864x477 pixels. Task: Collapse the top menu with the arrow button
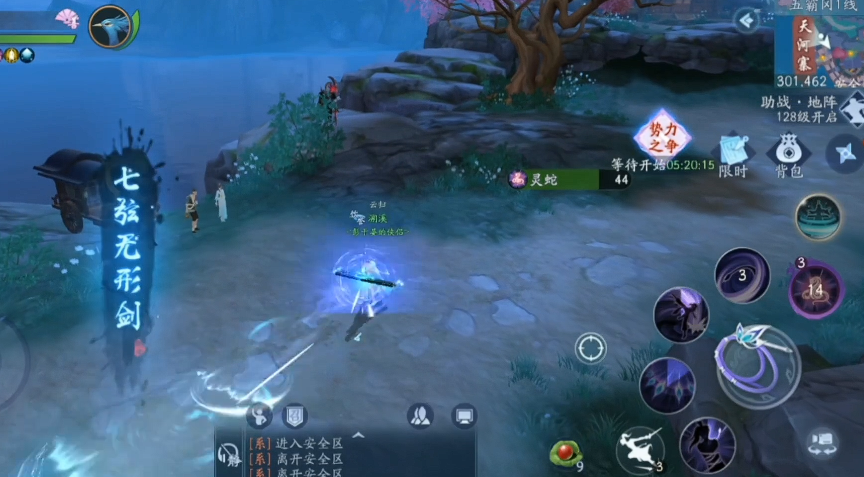click(746, 20)
